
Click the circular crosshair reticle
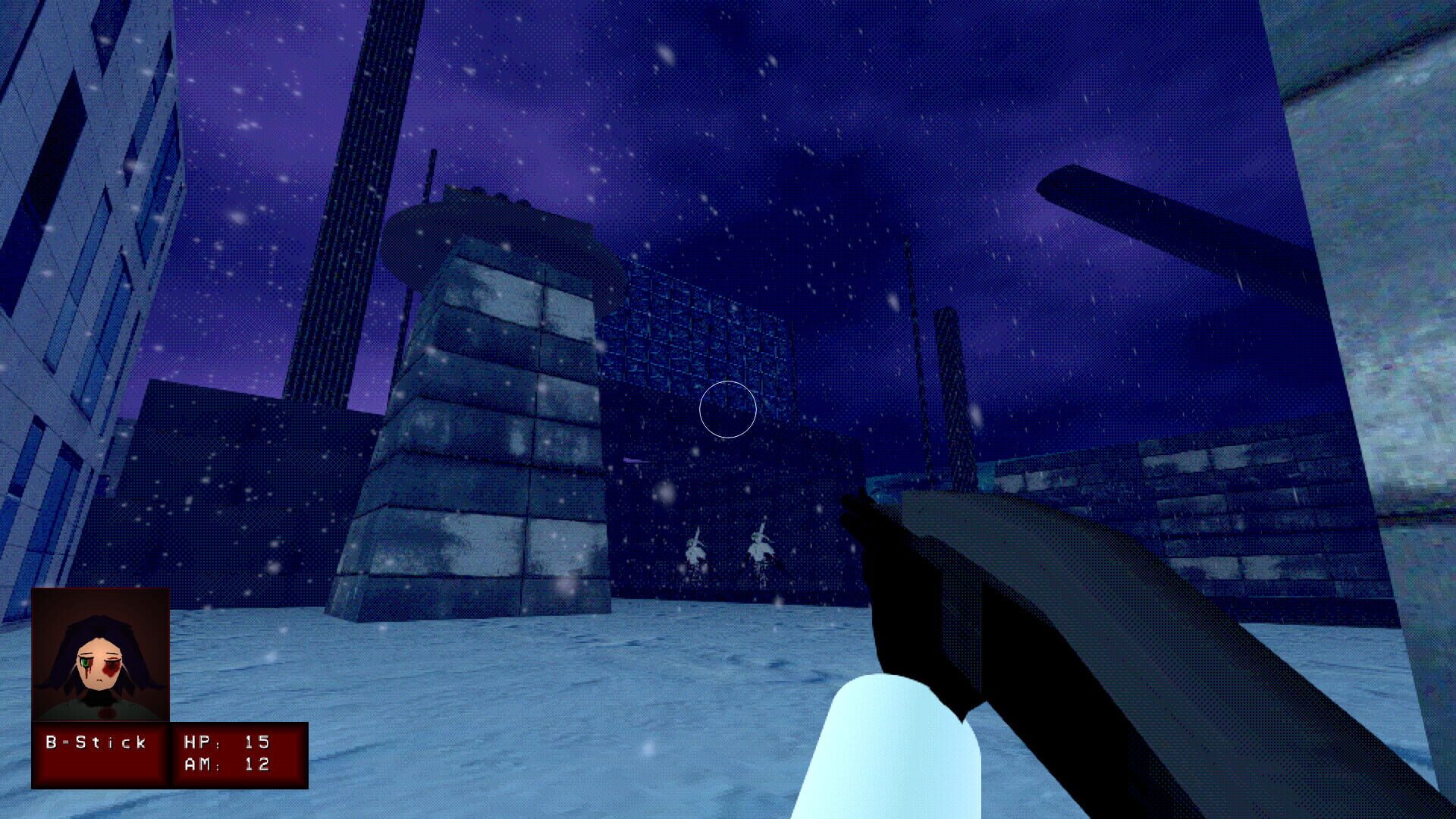point(728,409)
